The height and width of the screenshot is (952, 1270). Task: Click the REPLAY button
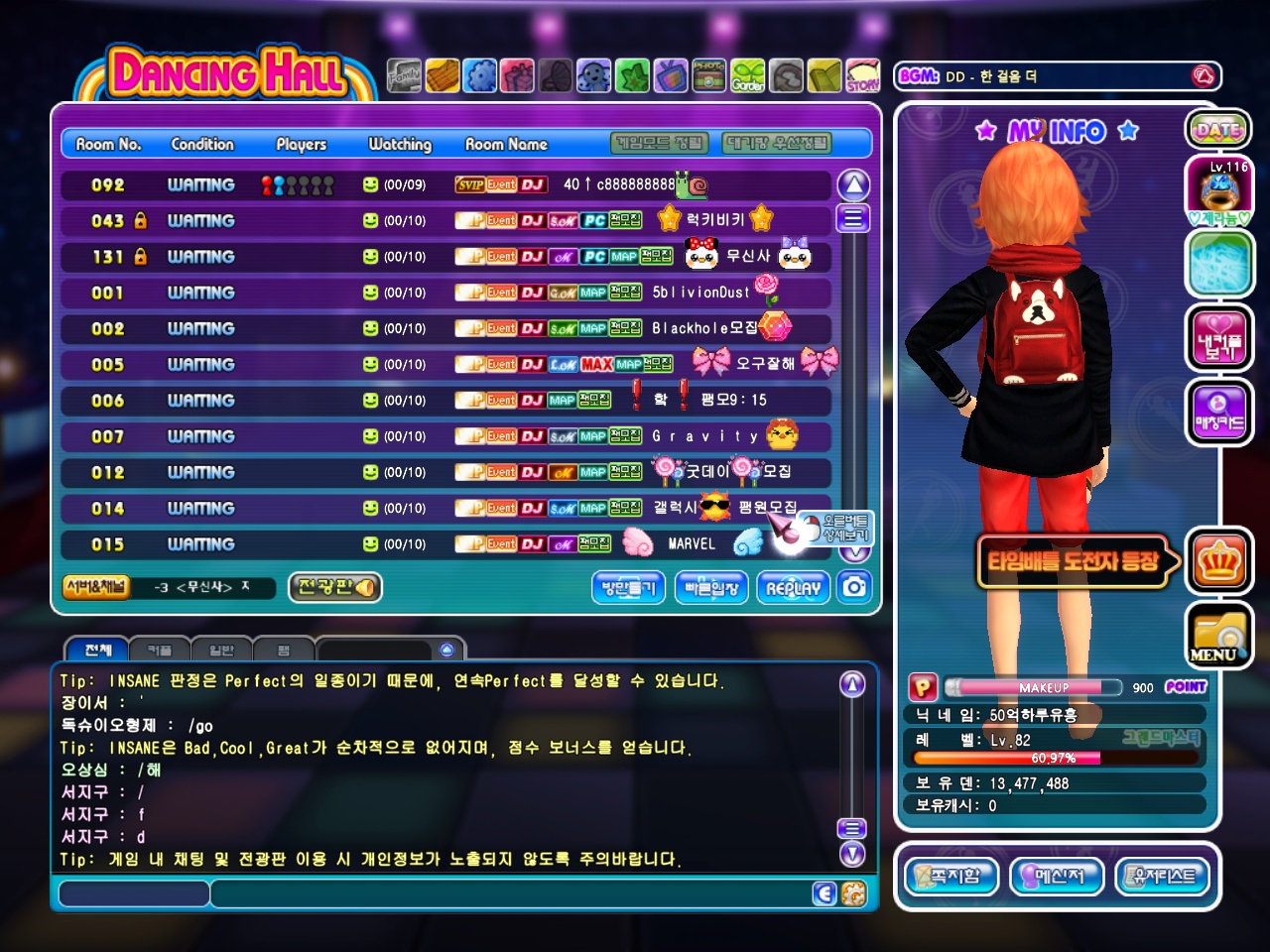pos(794,587)
